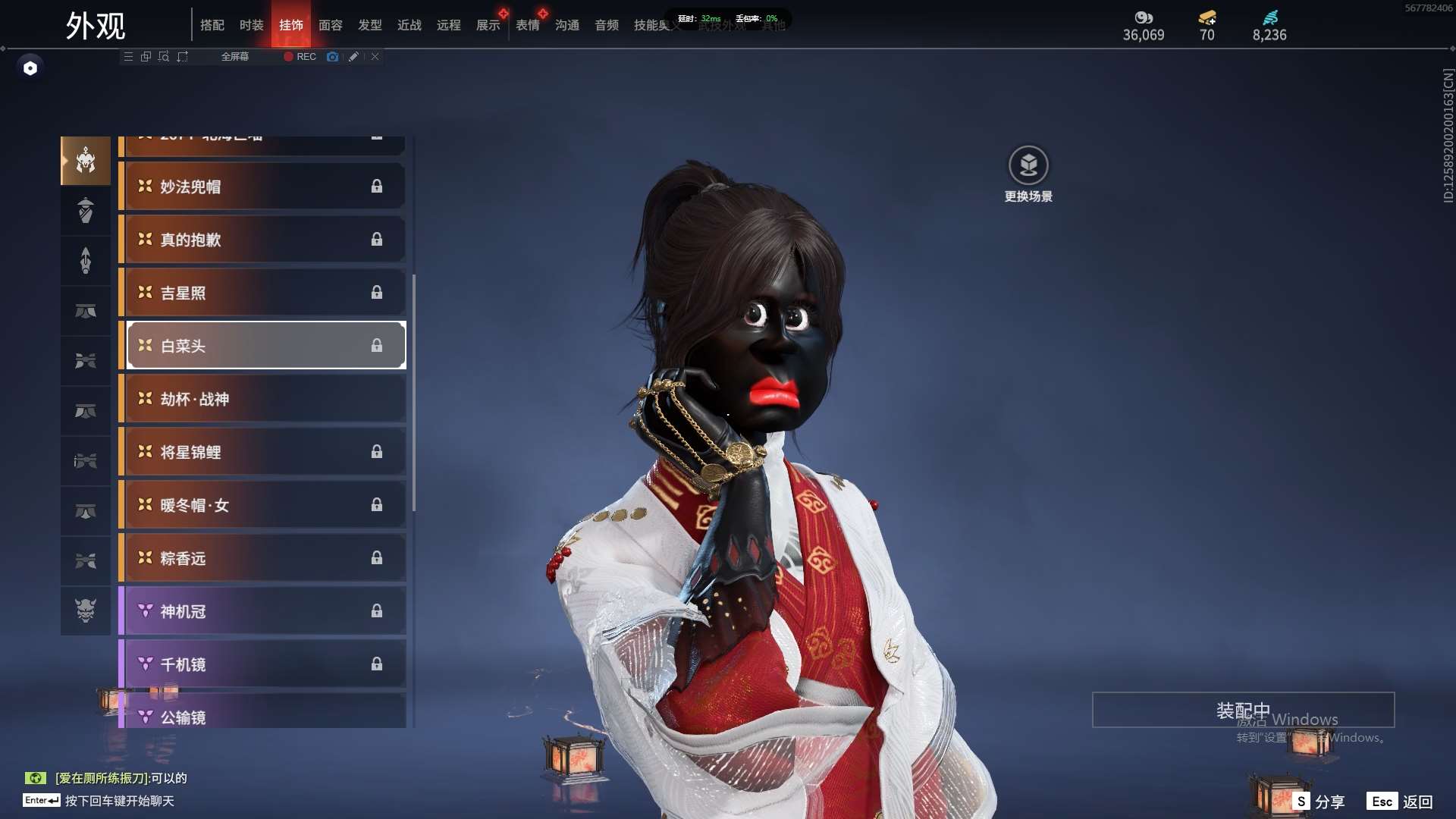1456x819 pixels.
Task: Choose the 将星锦鲤 accessory
Action: [x=262, y=452]
